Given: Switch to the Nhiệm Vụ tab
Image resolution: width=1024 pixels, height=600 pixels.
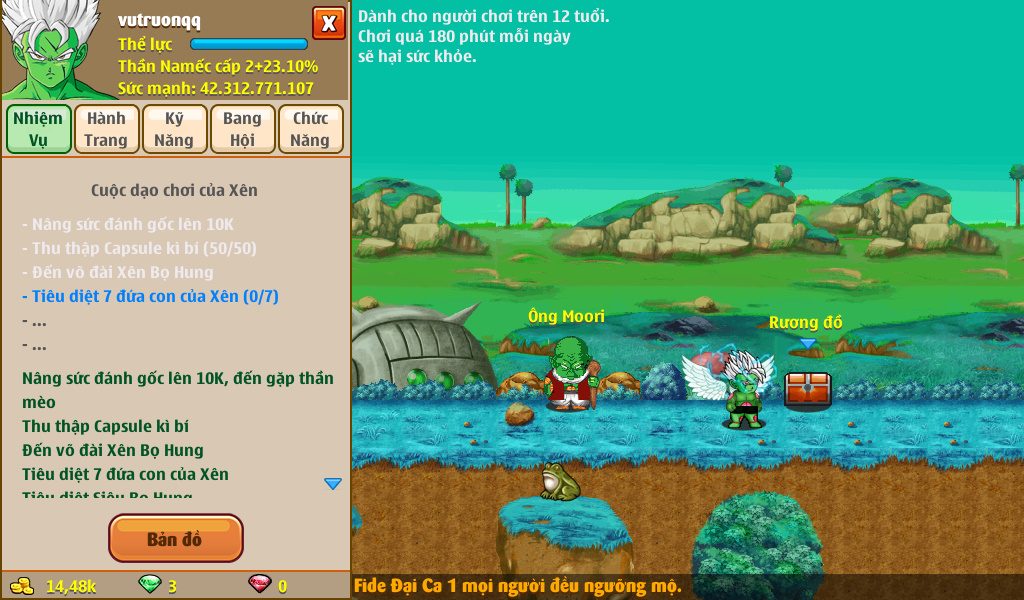Looking at the screenshot, I should pos(39,129).
